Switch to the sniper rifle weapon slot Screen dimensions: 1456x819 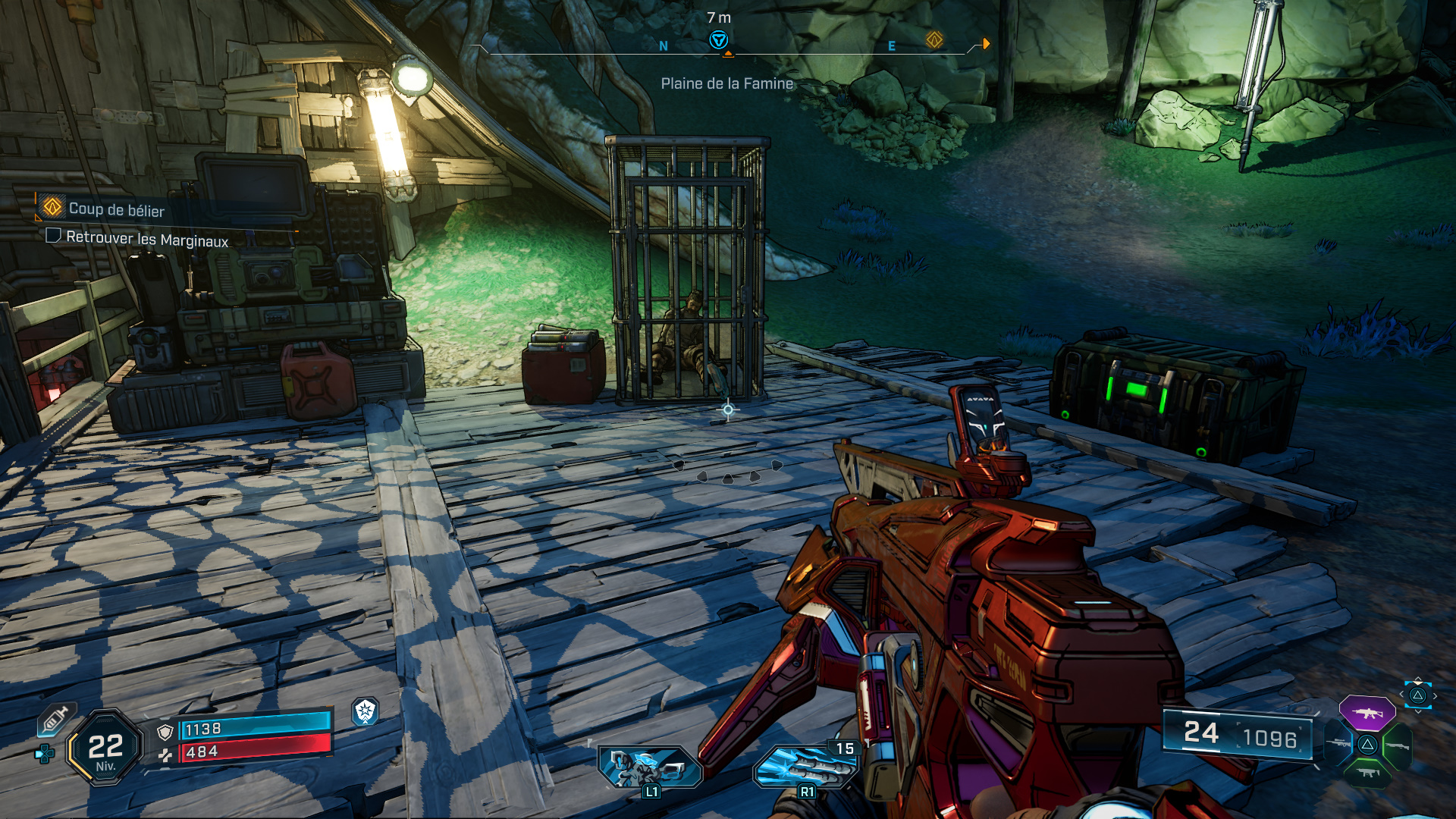coord(1337,744)
